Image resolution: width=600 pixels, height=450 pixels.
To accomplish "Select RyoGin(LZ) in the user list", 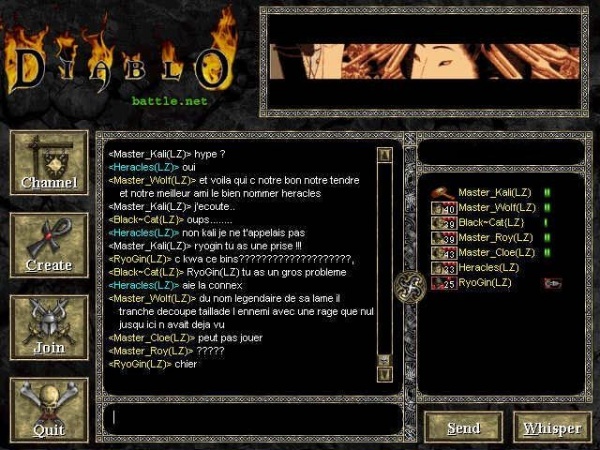I will pyautogui.click(x=484, y=283).
